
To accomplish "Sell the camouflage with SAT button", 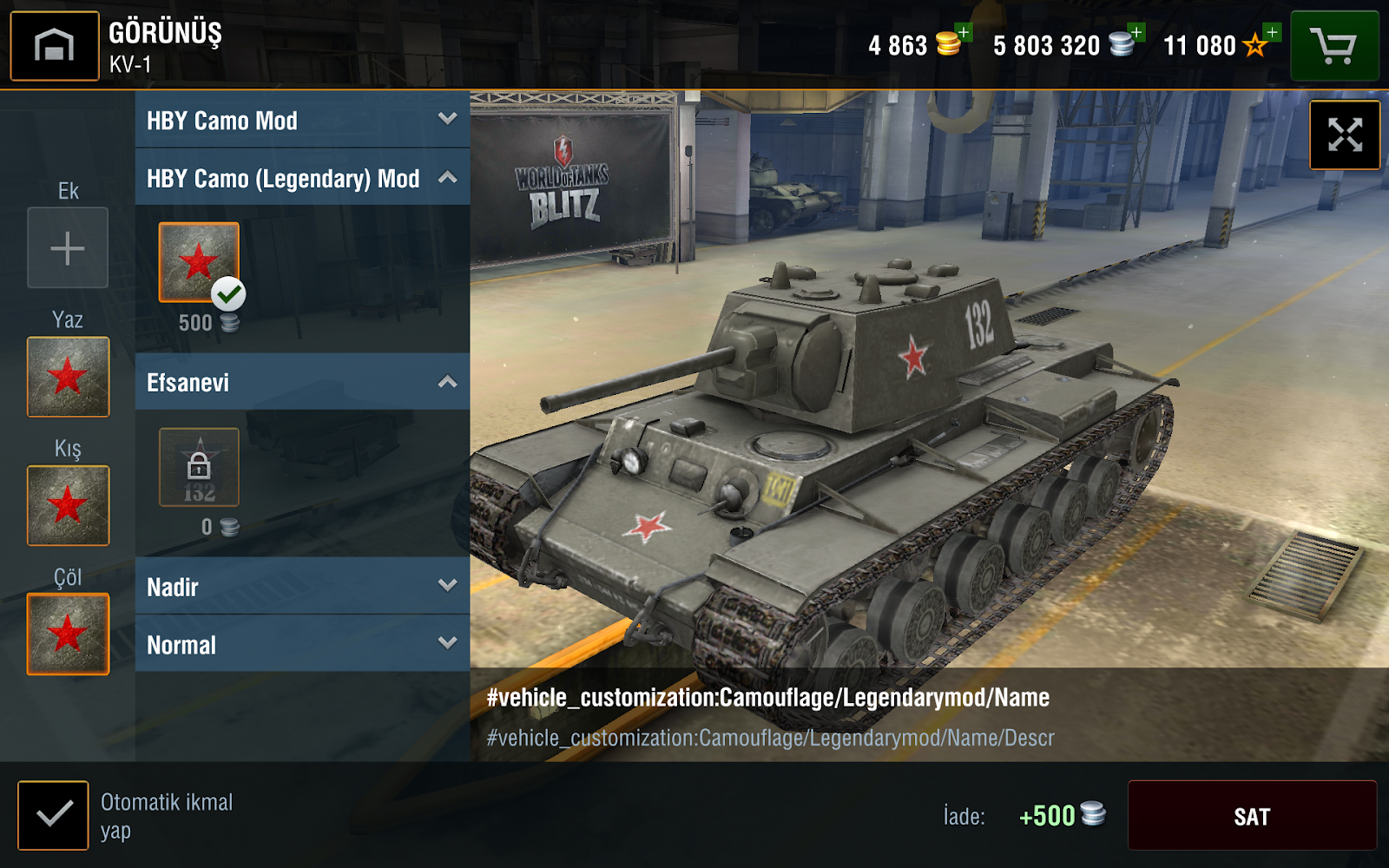I will [x=1252, y=816].
